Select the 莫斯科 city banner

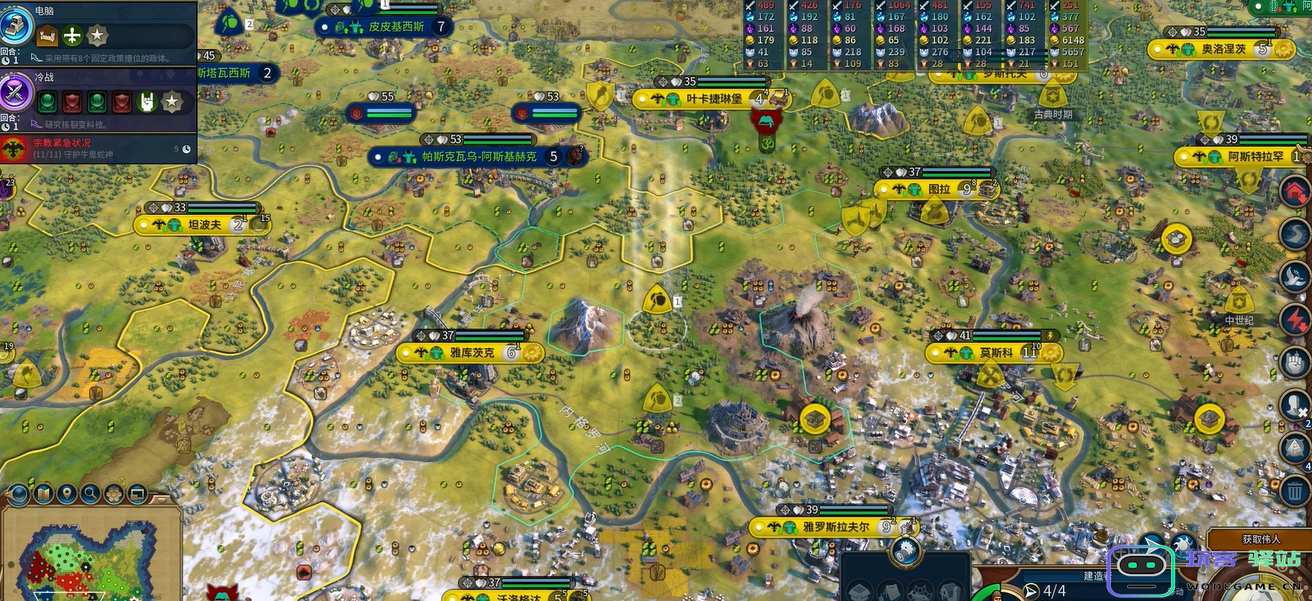coord(993,353)
